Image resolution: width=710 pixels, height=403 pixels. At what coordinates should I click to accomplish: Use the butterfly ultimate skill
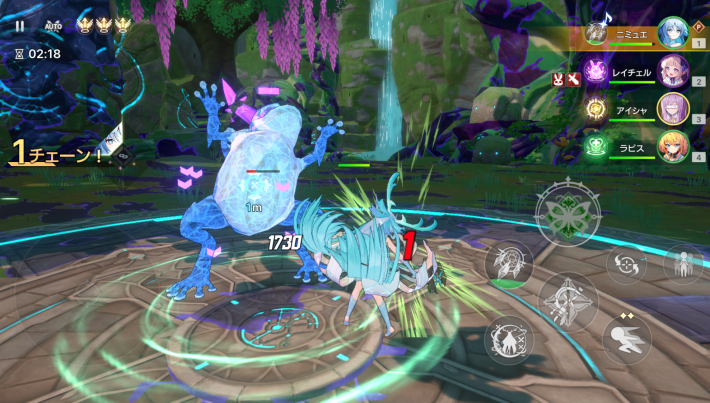[568, 211]
